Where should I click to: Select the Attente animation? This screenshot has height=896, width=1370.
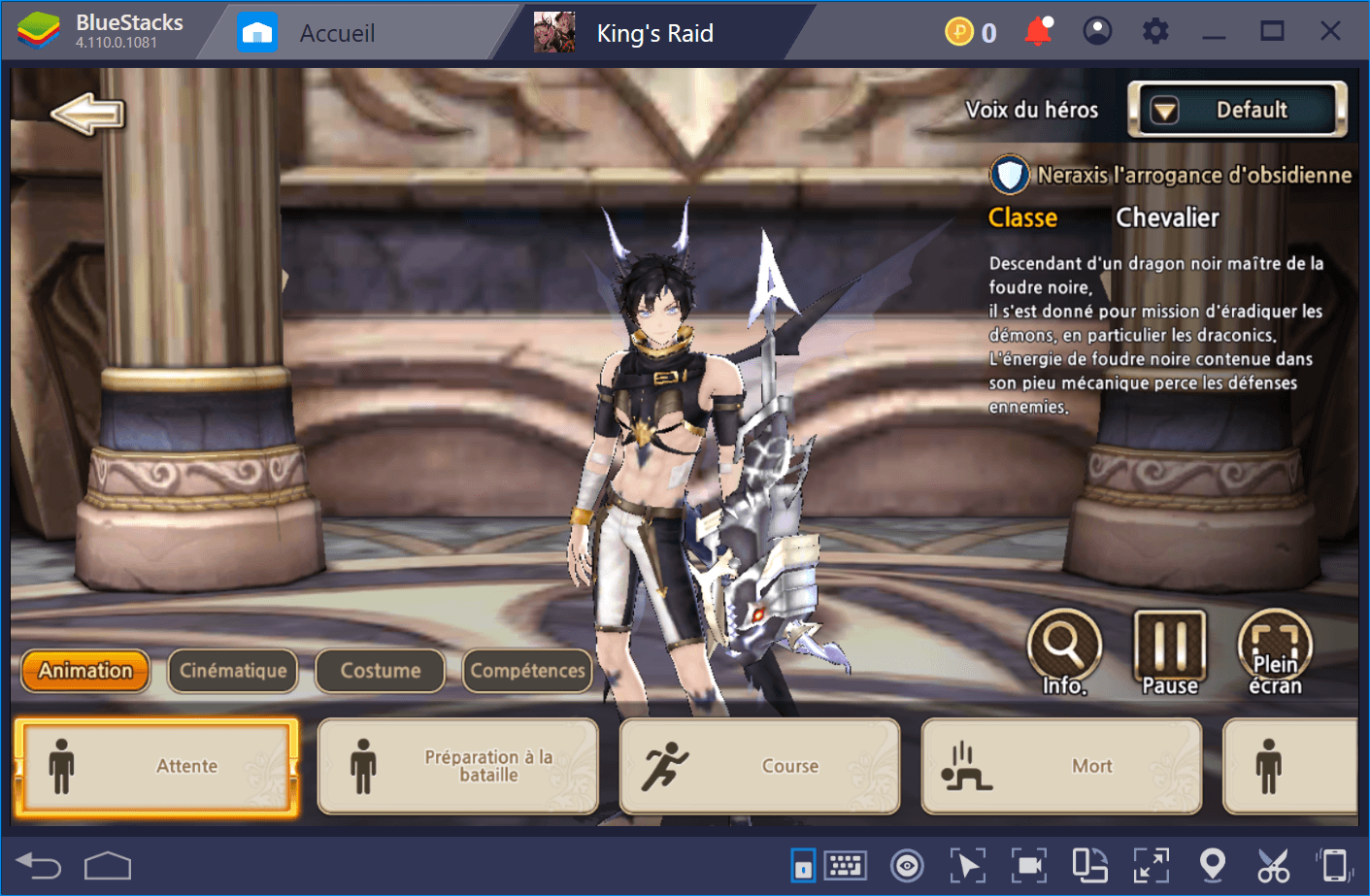click(156, 766)
